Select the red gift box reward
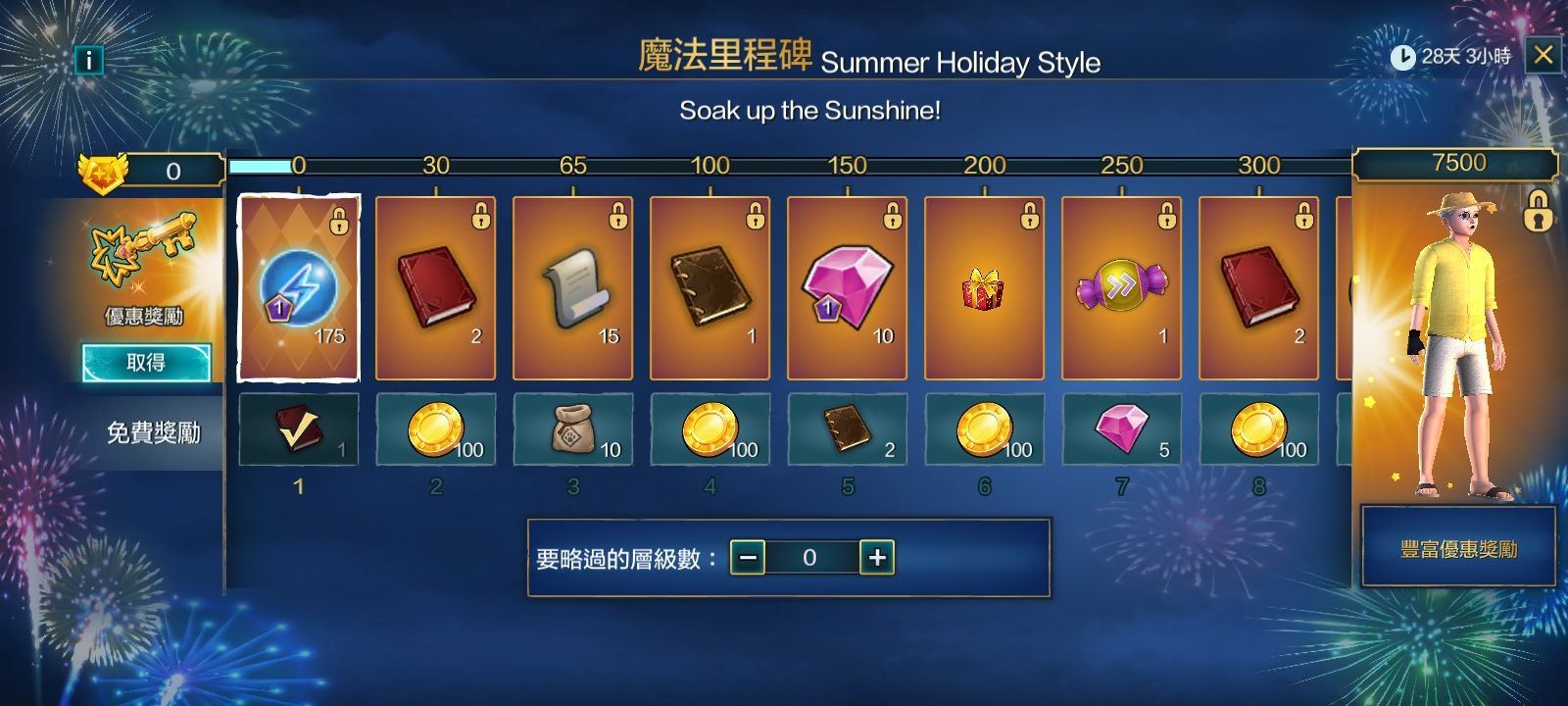 [x=984, y=288]
